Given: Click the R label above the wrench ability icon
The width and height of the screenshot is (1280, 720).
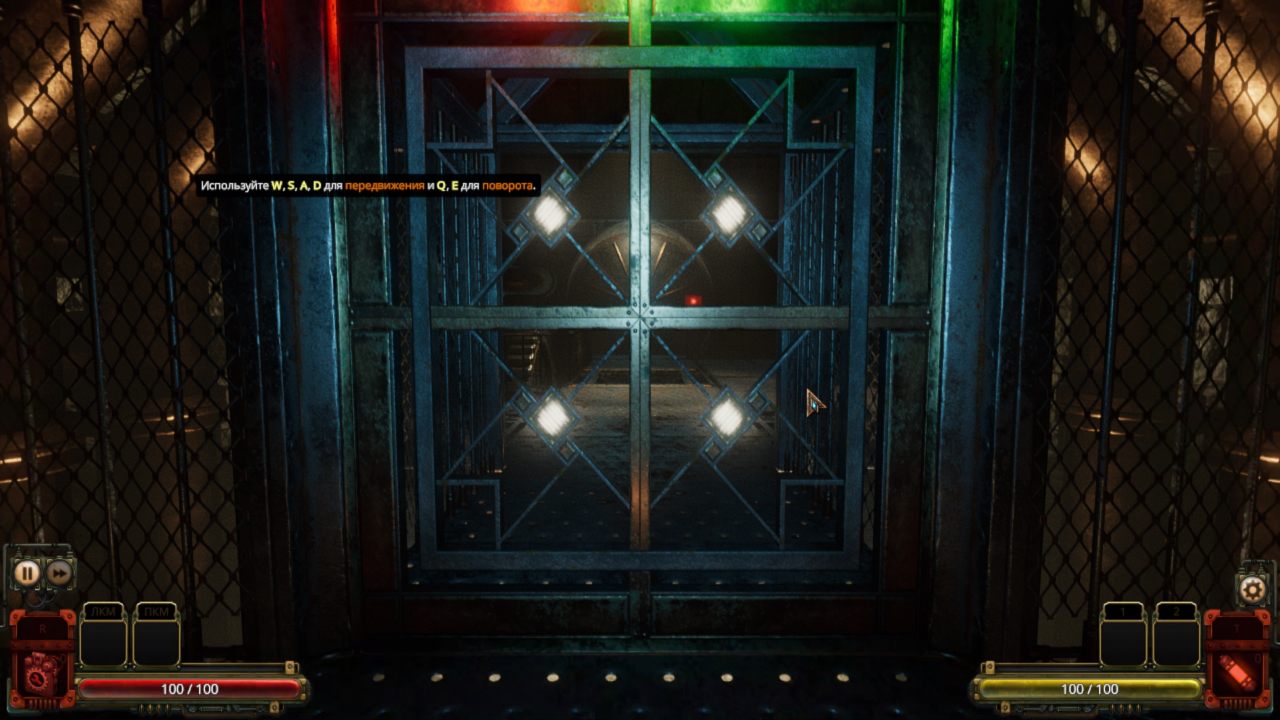Looking at the screenshot, I should [41, 629].
